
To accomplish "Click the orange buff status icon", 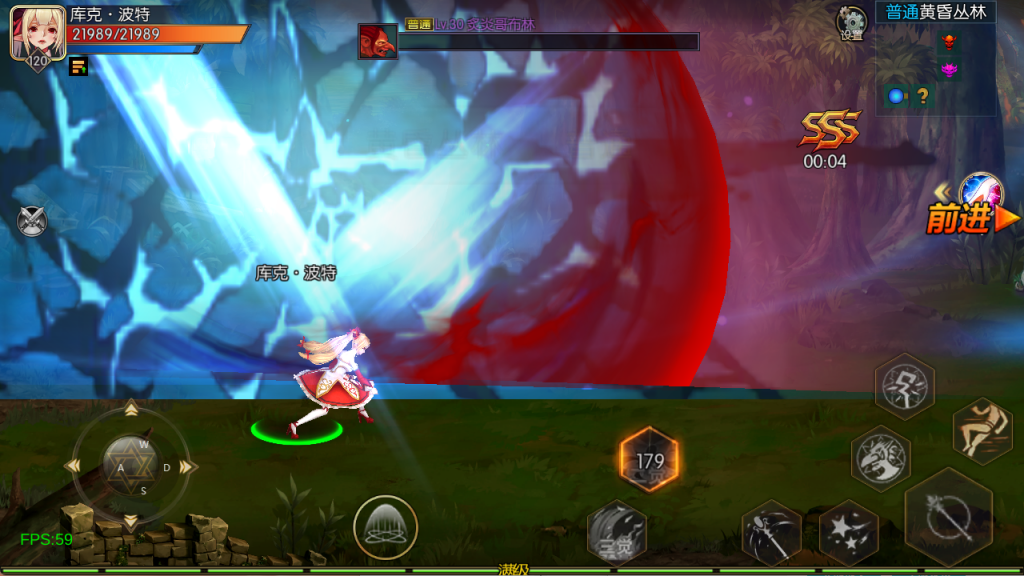I will point(78,67).
